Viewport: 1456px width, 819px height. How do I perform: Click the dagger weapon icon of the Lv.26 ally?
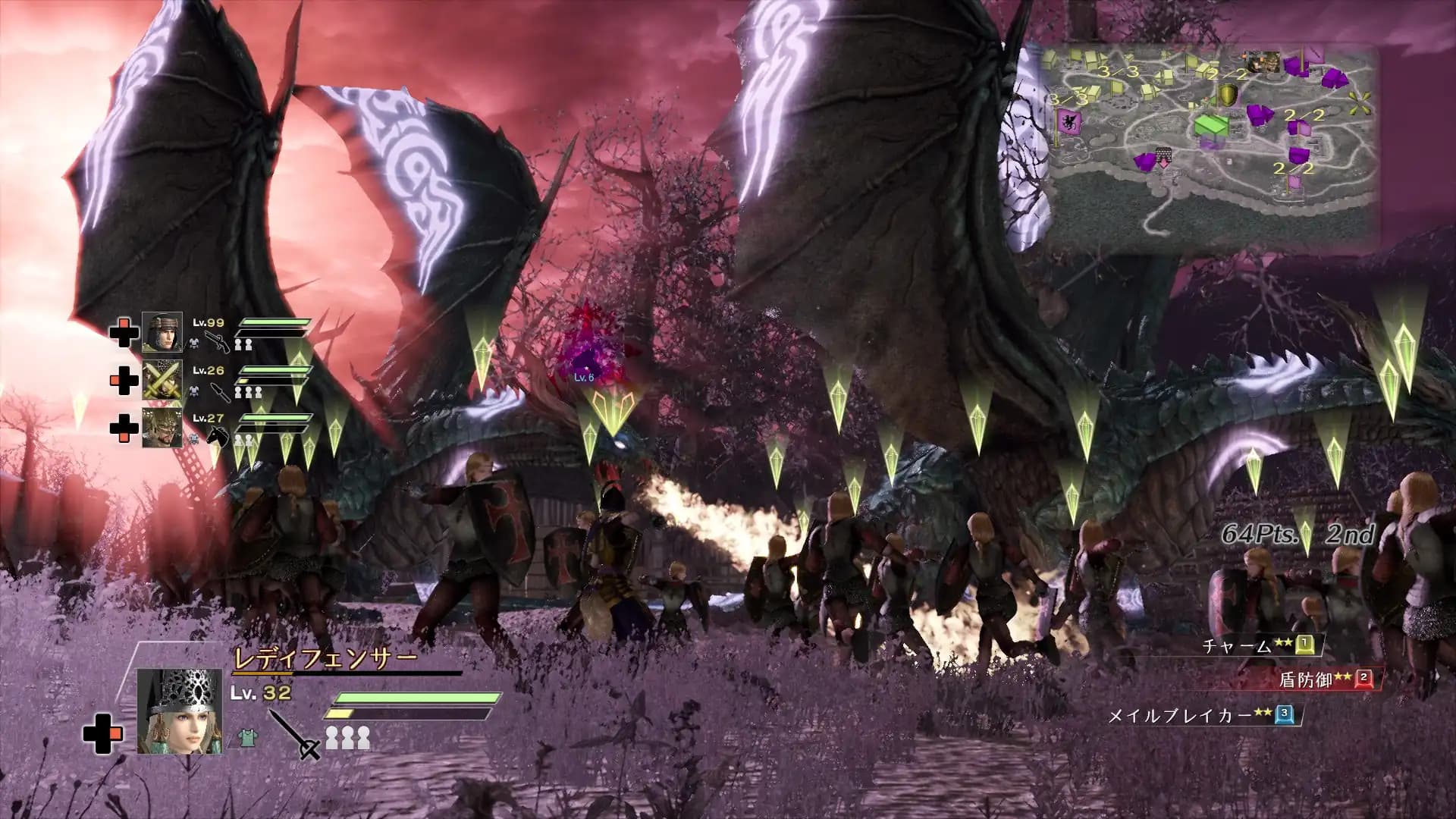tap(219, 393)
